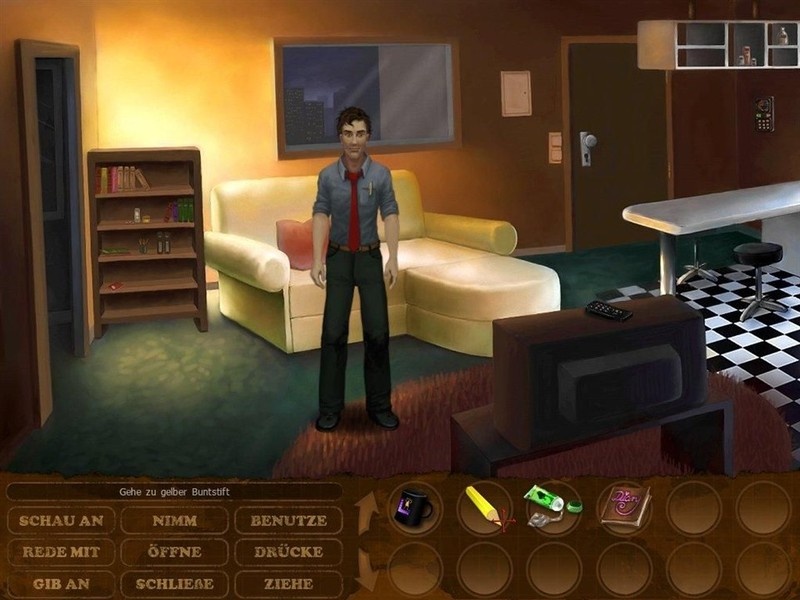Select the SCHAU AN verb
Viewport: 800px width, 600px height.
[60, 521]
